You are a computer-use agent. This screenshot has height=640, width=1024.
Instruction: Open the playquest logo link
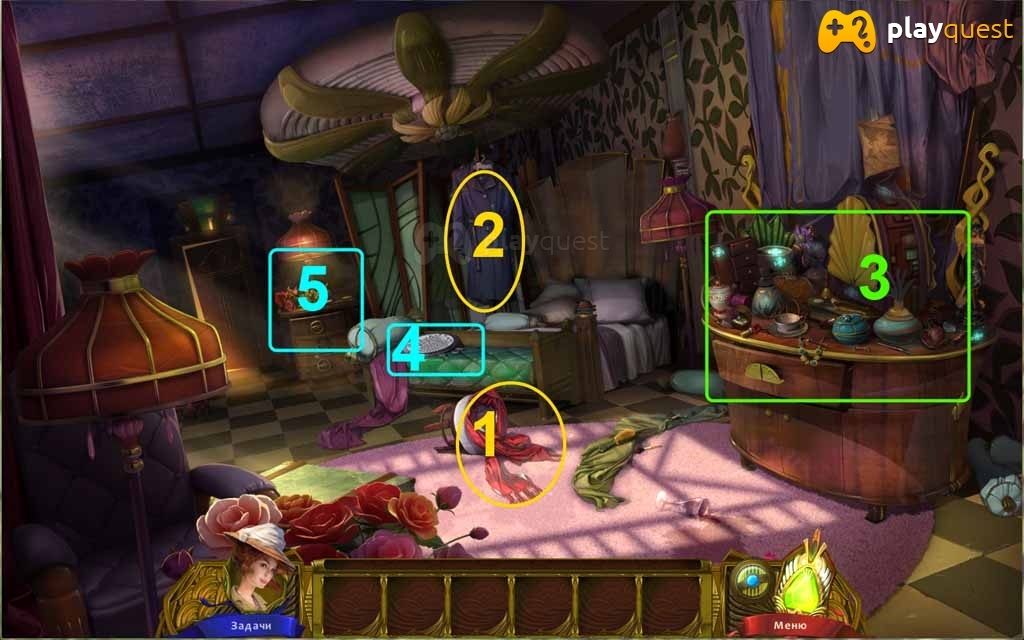pyautogui.click(x=914, y=32)
